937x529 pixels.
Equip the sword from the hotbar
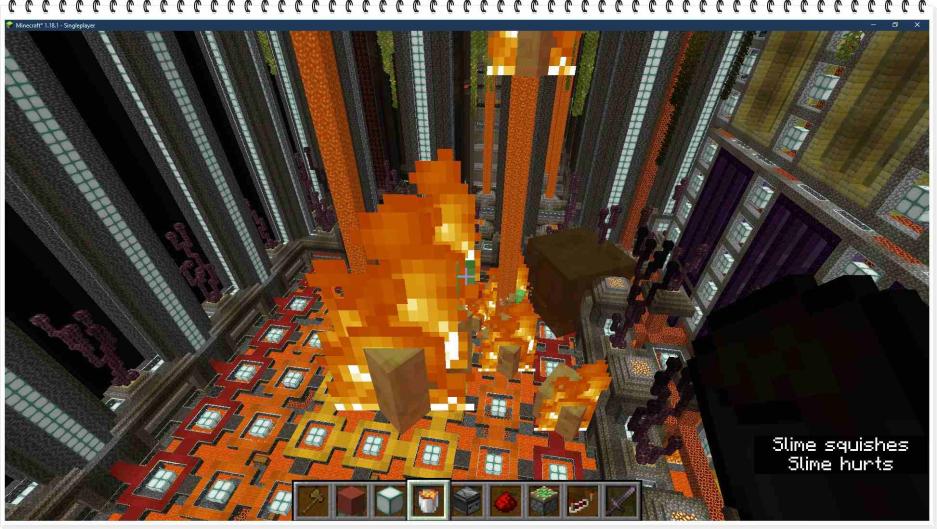(621, 500)
